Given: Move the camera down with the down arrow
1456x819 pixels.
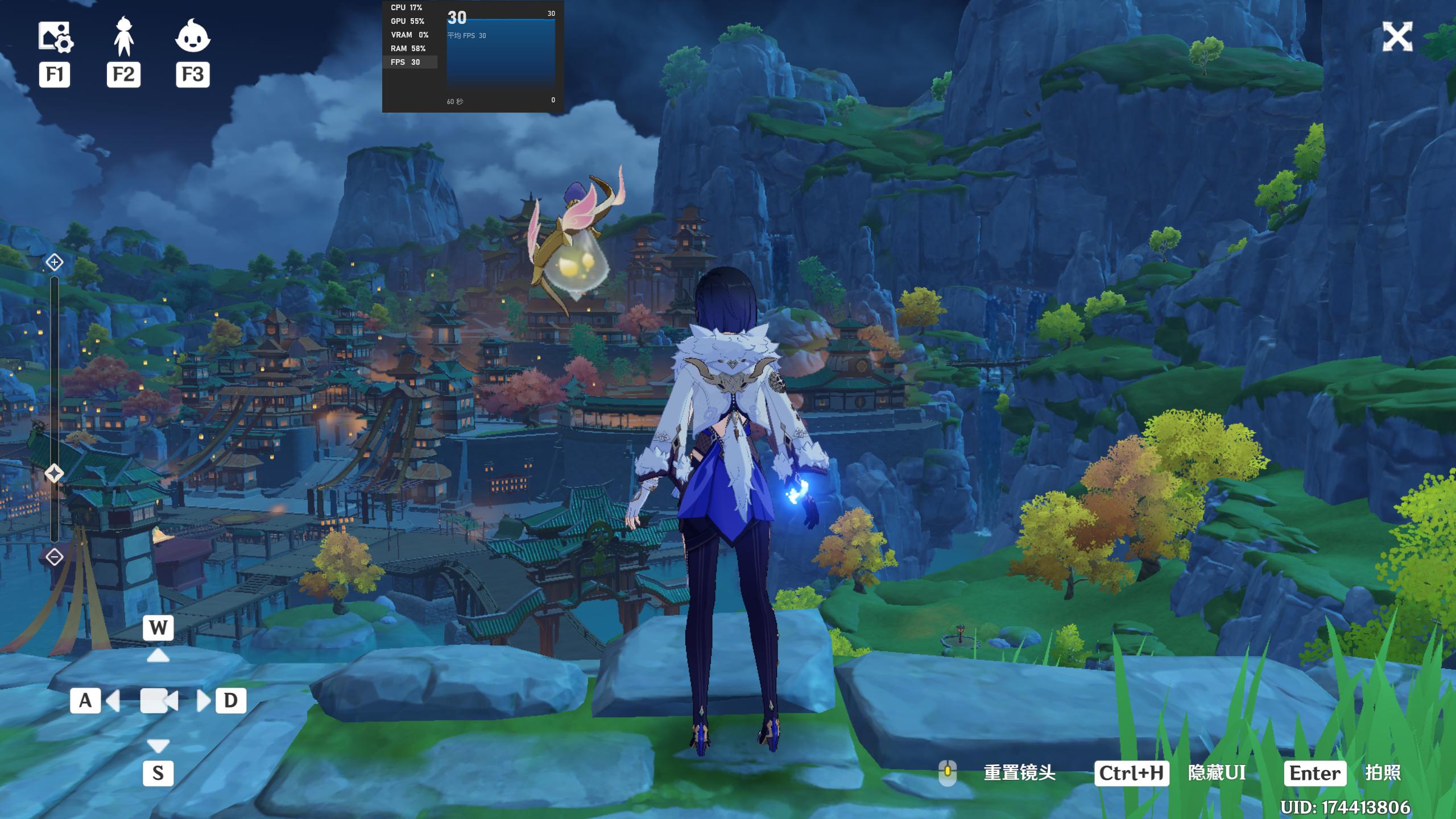Looking at the screenshot, I should [x=158, y=744].
